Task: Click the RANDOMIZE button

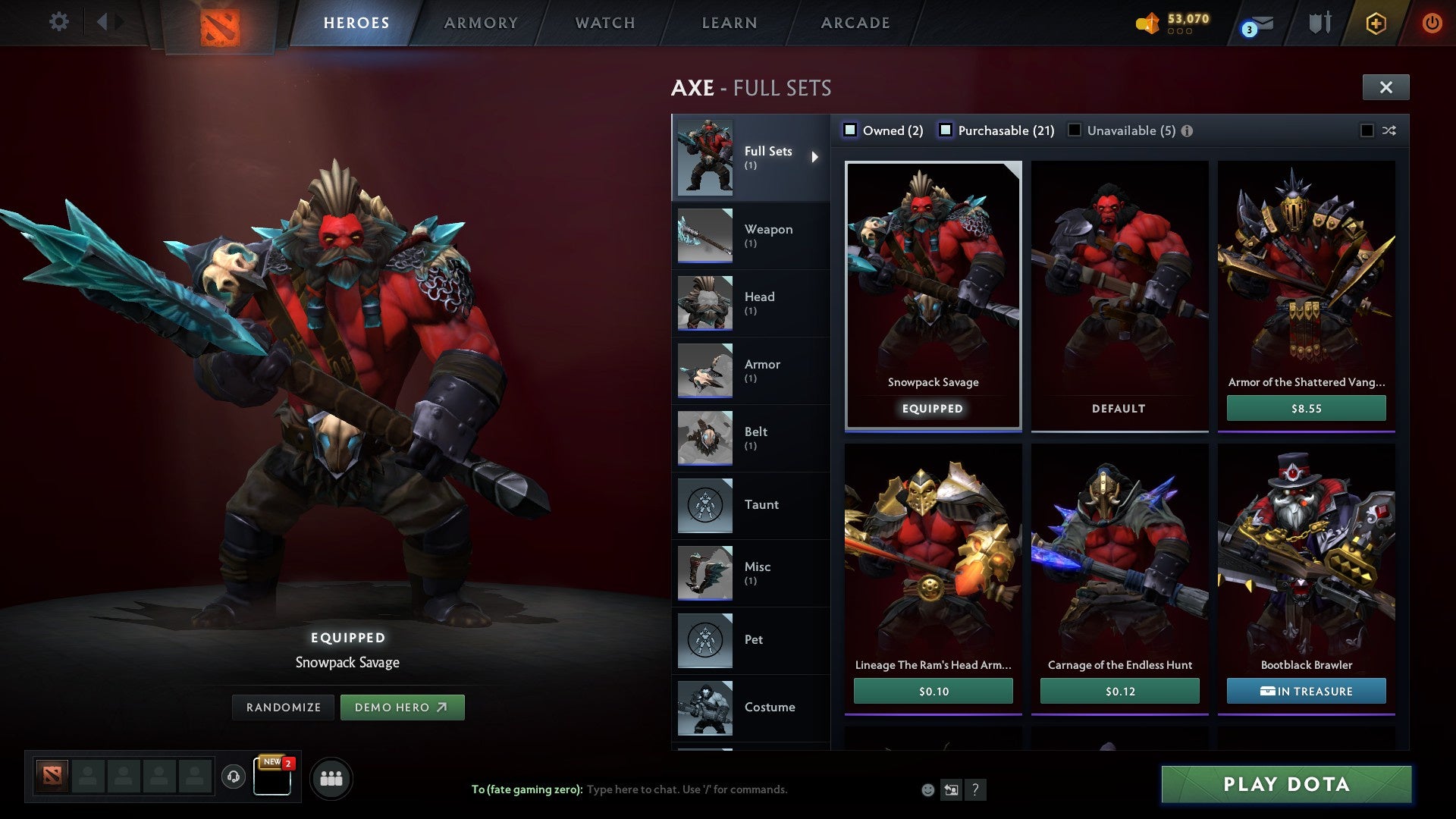Action: (283, 707)
